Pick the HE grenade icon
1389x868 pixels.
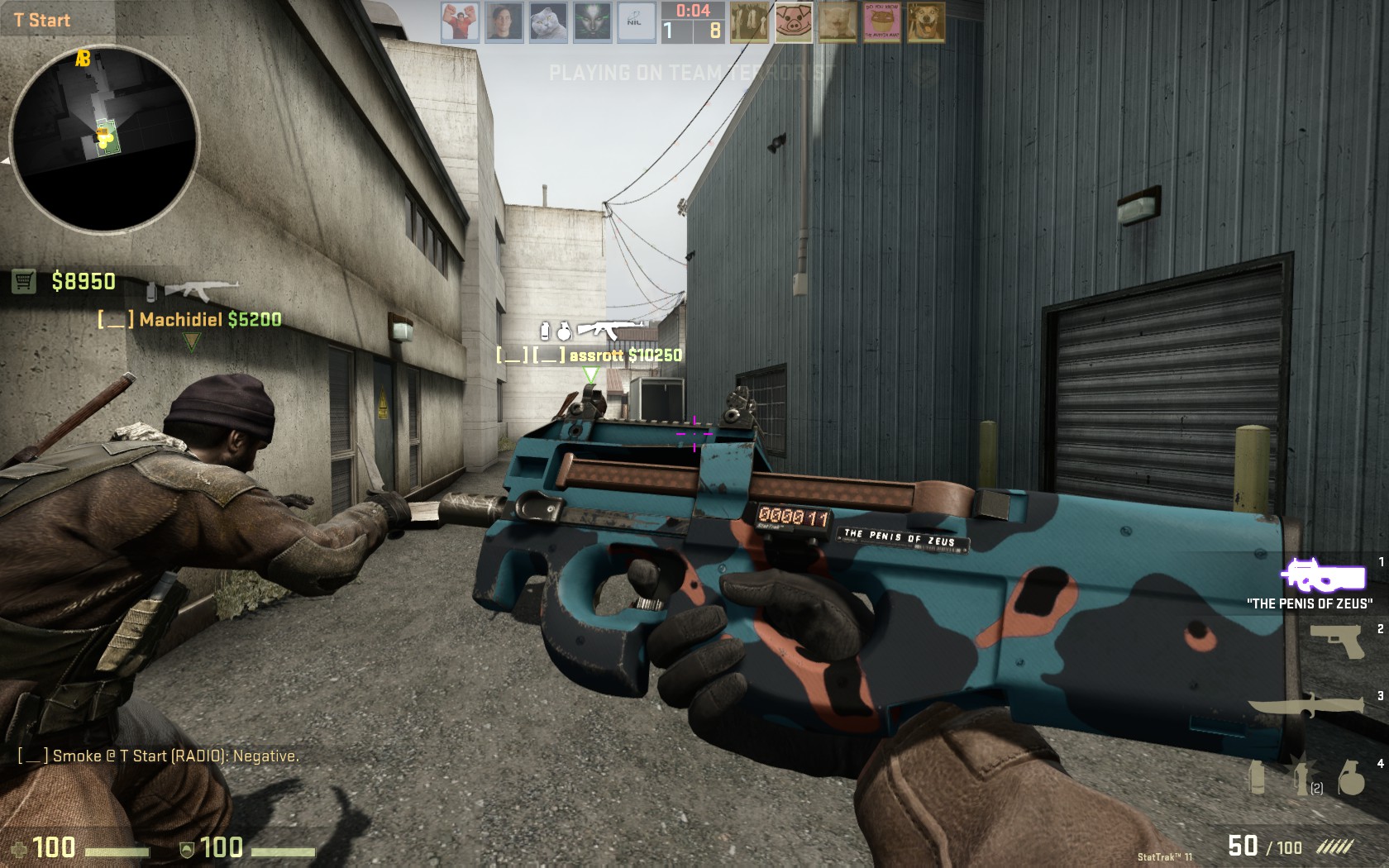pyautogui.click(x=1351, y=777)
